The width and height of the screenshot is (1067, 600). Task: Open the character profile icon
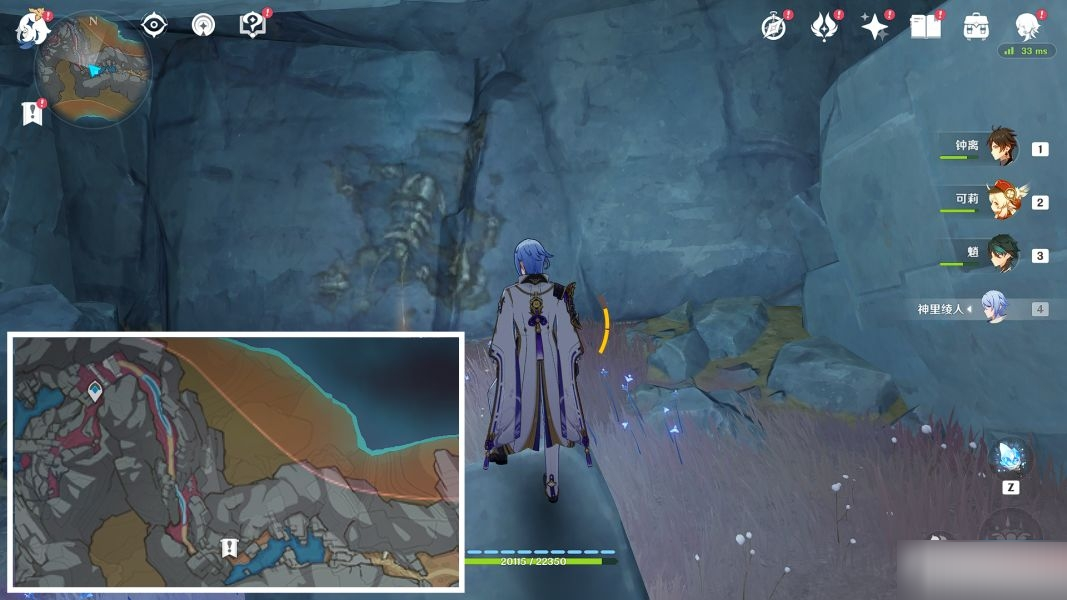1026,26
